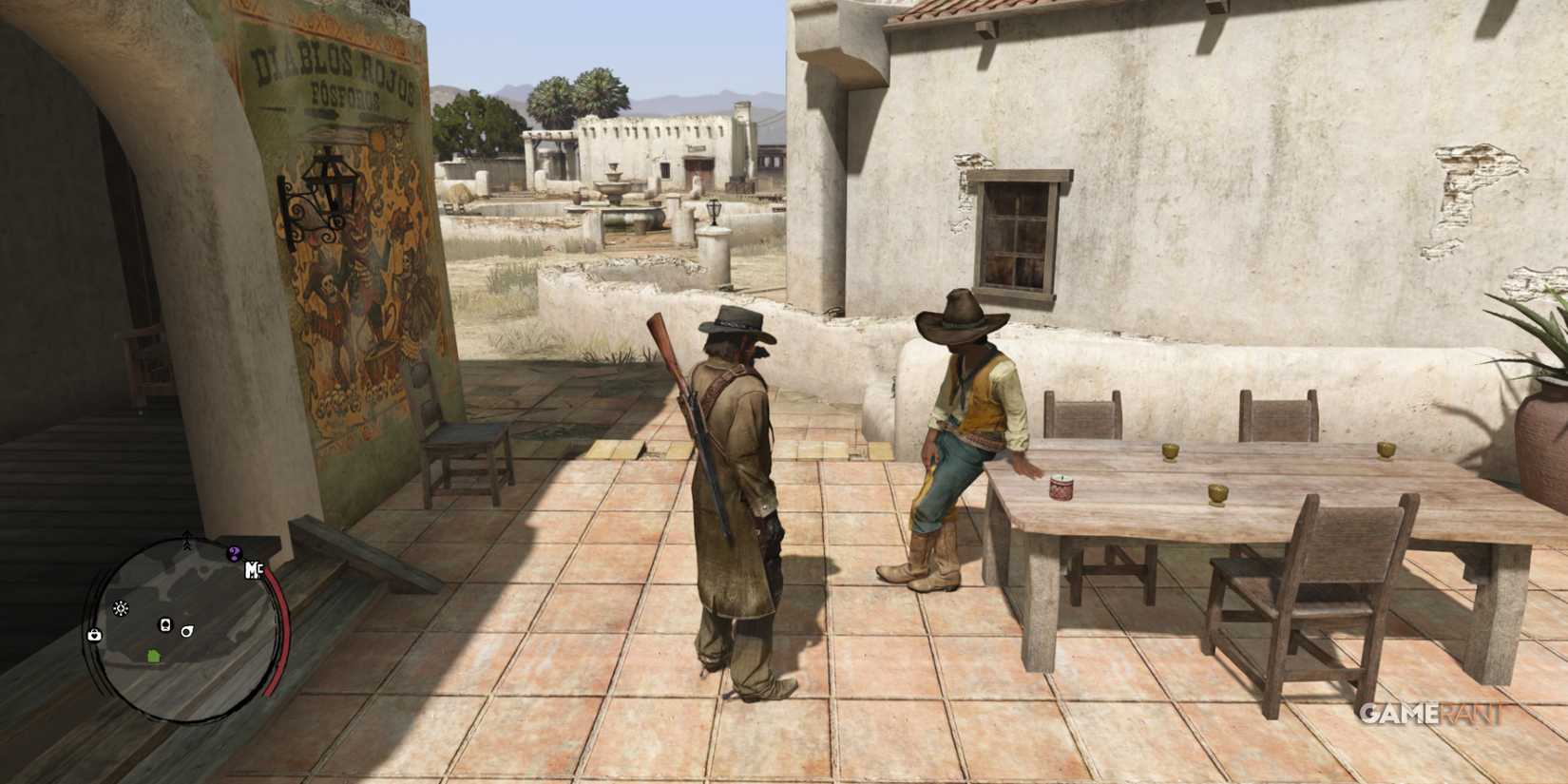Select the white Mc marker on the minimap
This screenshot has width=1568, height=784.
click(x=253, y=568)
